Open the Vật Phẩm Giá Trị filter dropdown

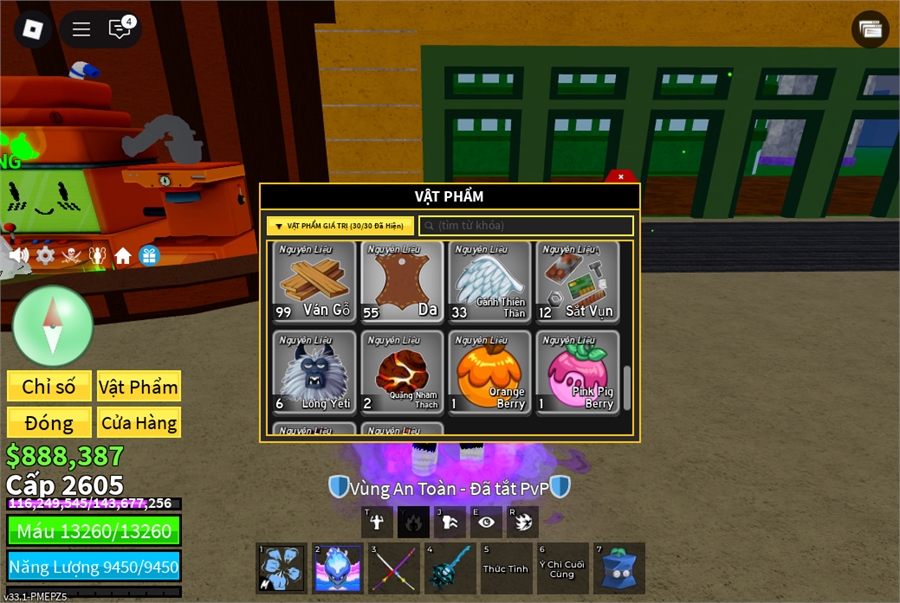click(x=340, y=226)
